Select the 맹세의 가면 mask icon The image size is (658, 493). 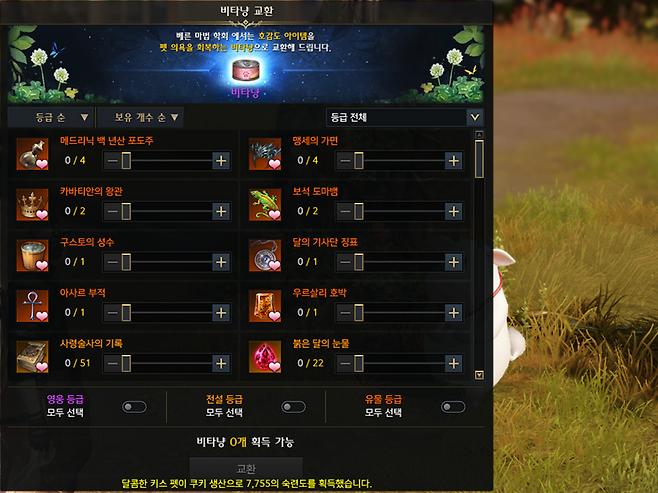point(265,154)
